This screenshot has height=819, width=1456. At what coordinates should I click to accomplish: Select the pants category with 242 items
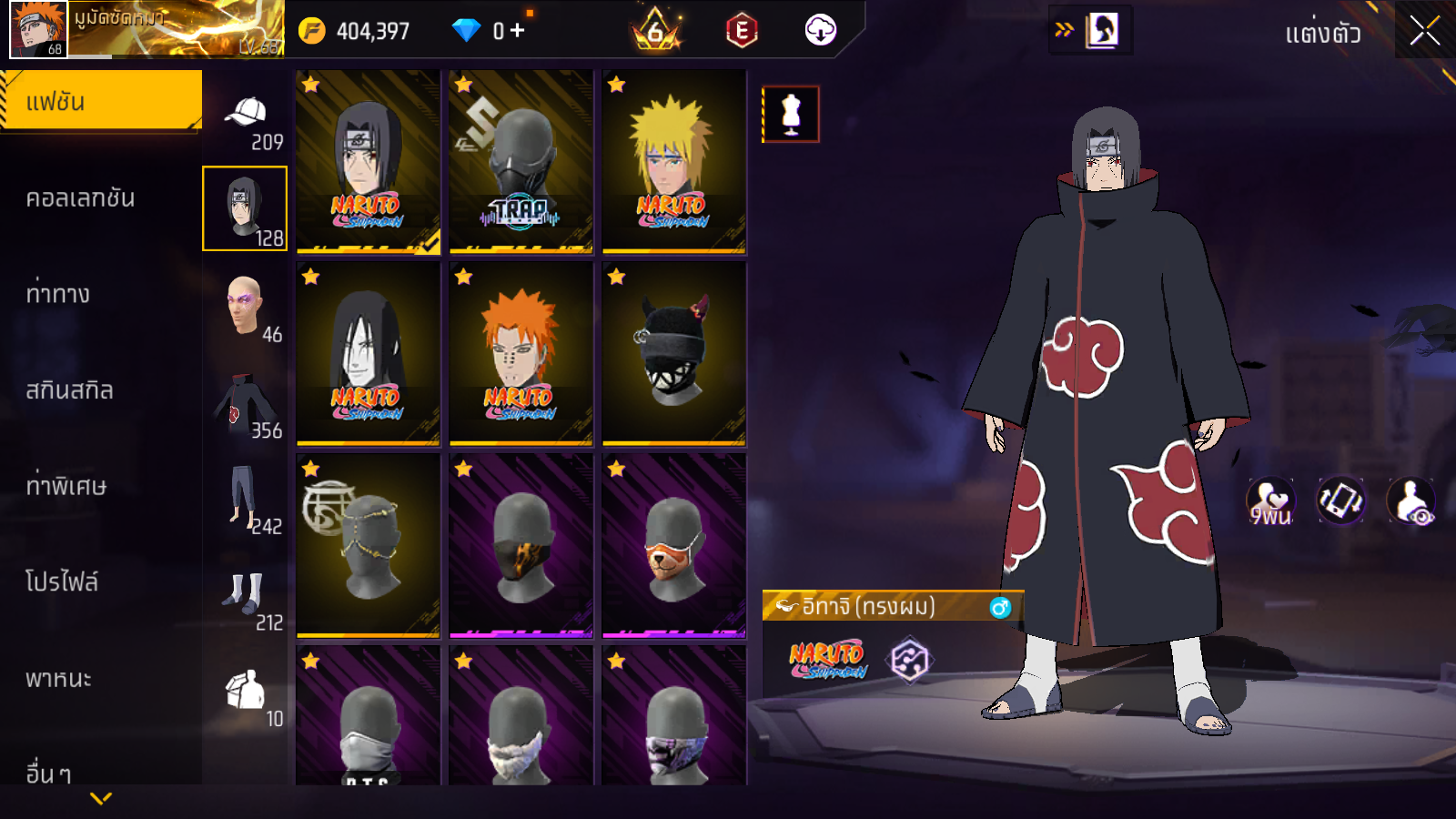click(246, 500)
